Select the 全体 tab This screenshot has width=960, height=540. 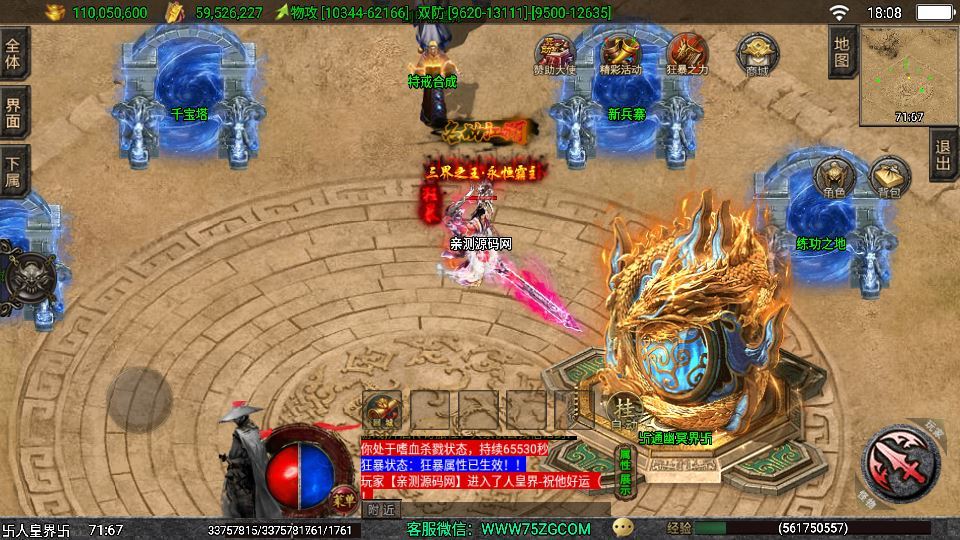[x=14, y=53]
